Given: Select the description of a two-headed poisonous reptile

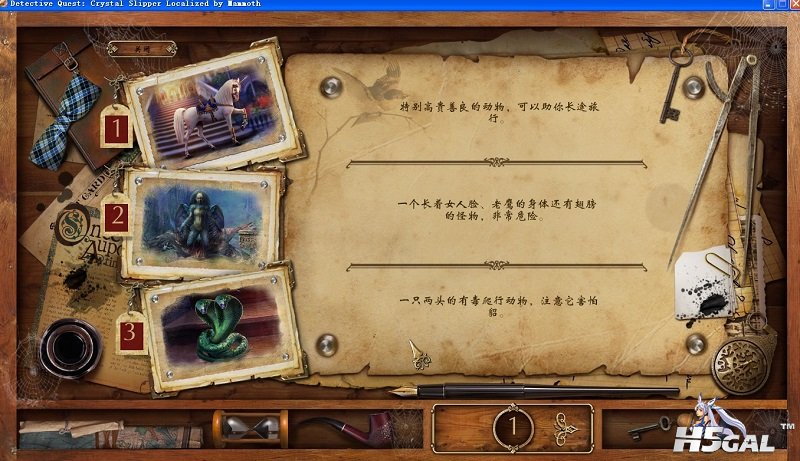Looking at the screenshot, I should tap(490, 306).
